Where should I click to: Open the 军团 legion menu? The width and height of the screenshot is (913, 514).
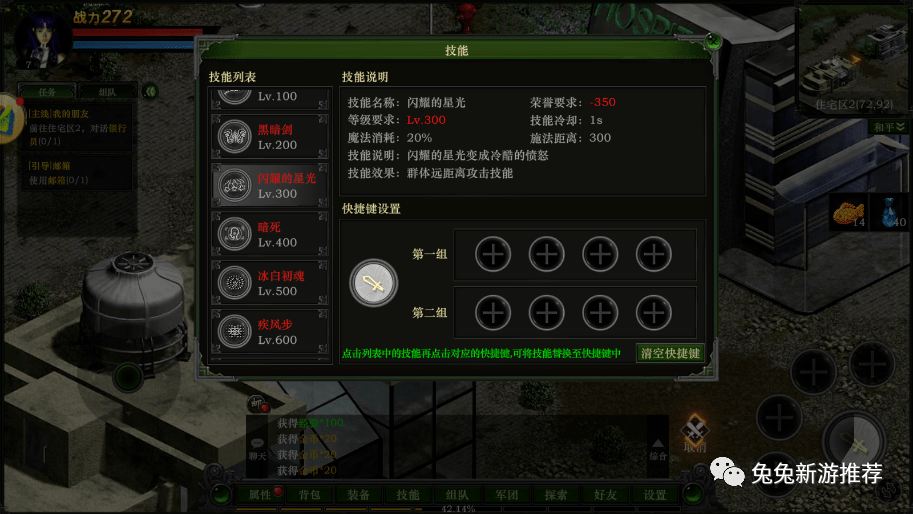pyautogui.click(x=507, y=495)
